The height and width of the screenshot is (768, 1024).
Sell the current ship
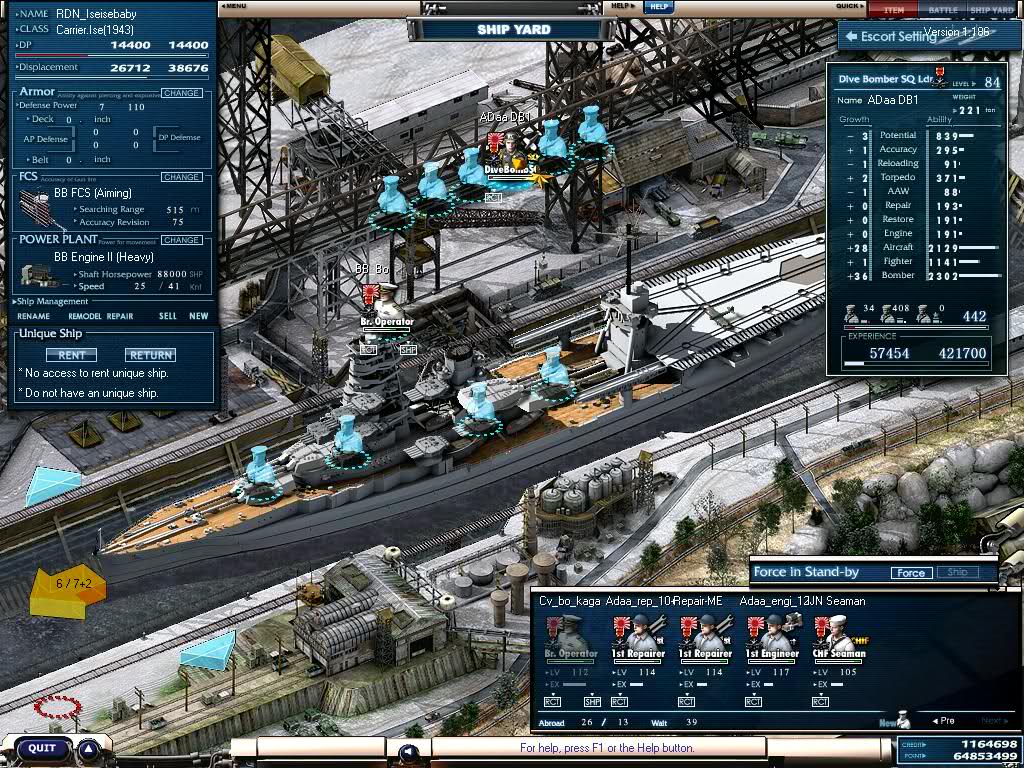(167, 316)
